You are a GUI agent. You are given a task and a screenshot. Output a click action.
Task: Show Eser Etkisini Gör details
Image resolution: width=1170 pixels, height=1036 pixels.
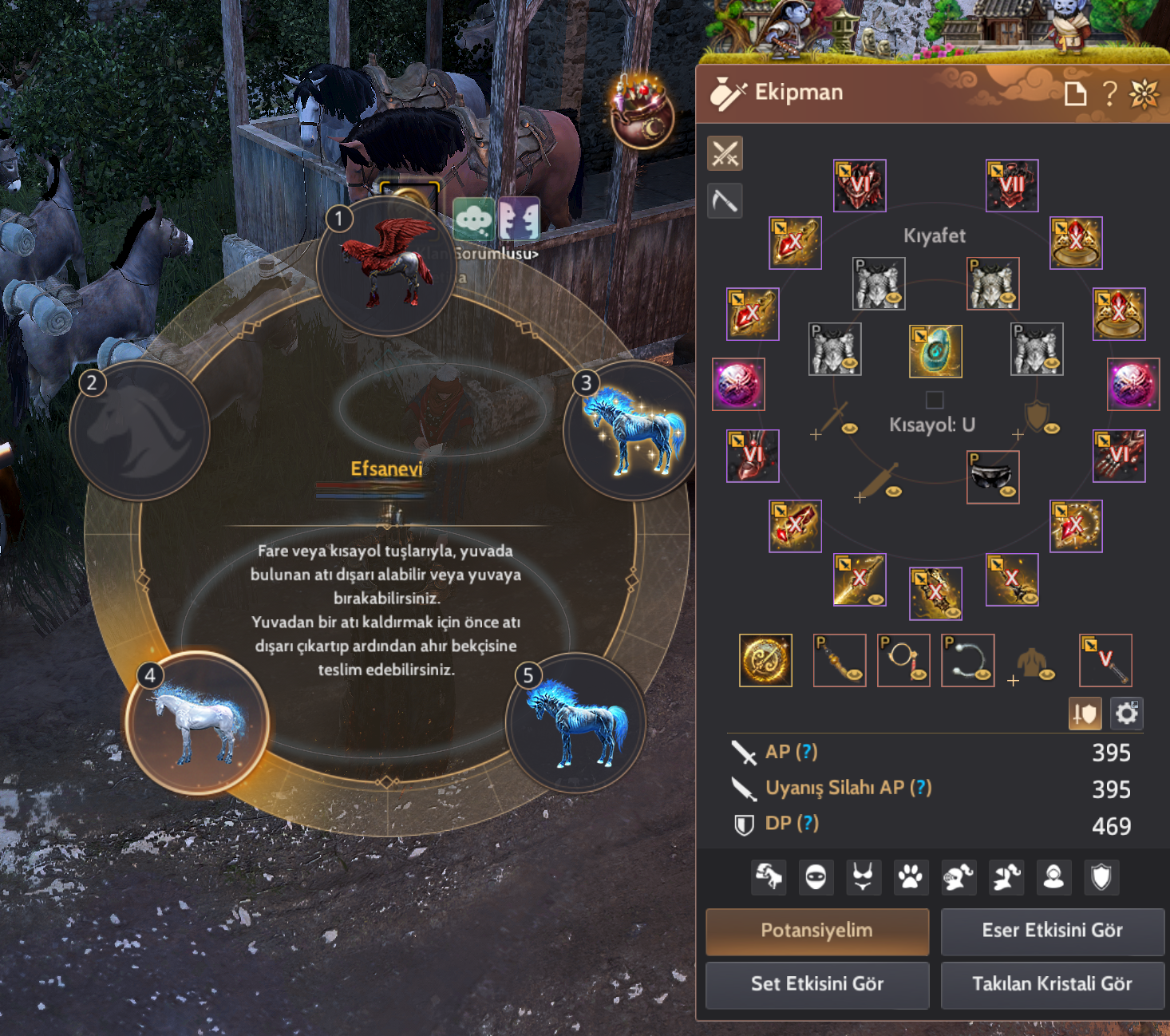pos(1052,931)
